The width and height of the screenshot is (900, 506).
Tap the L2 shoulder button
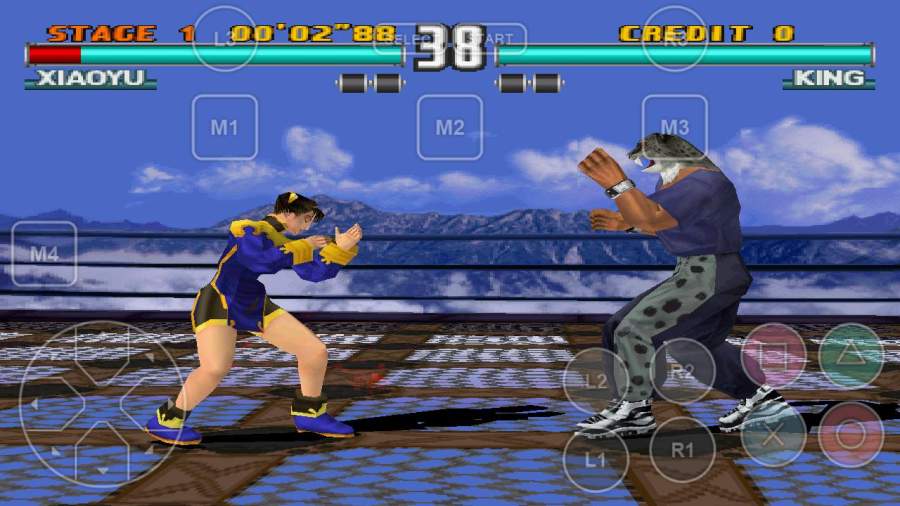pyautogui.click(x=596, y=381)
